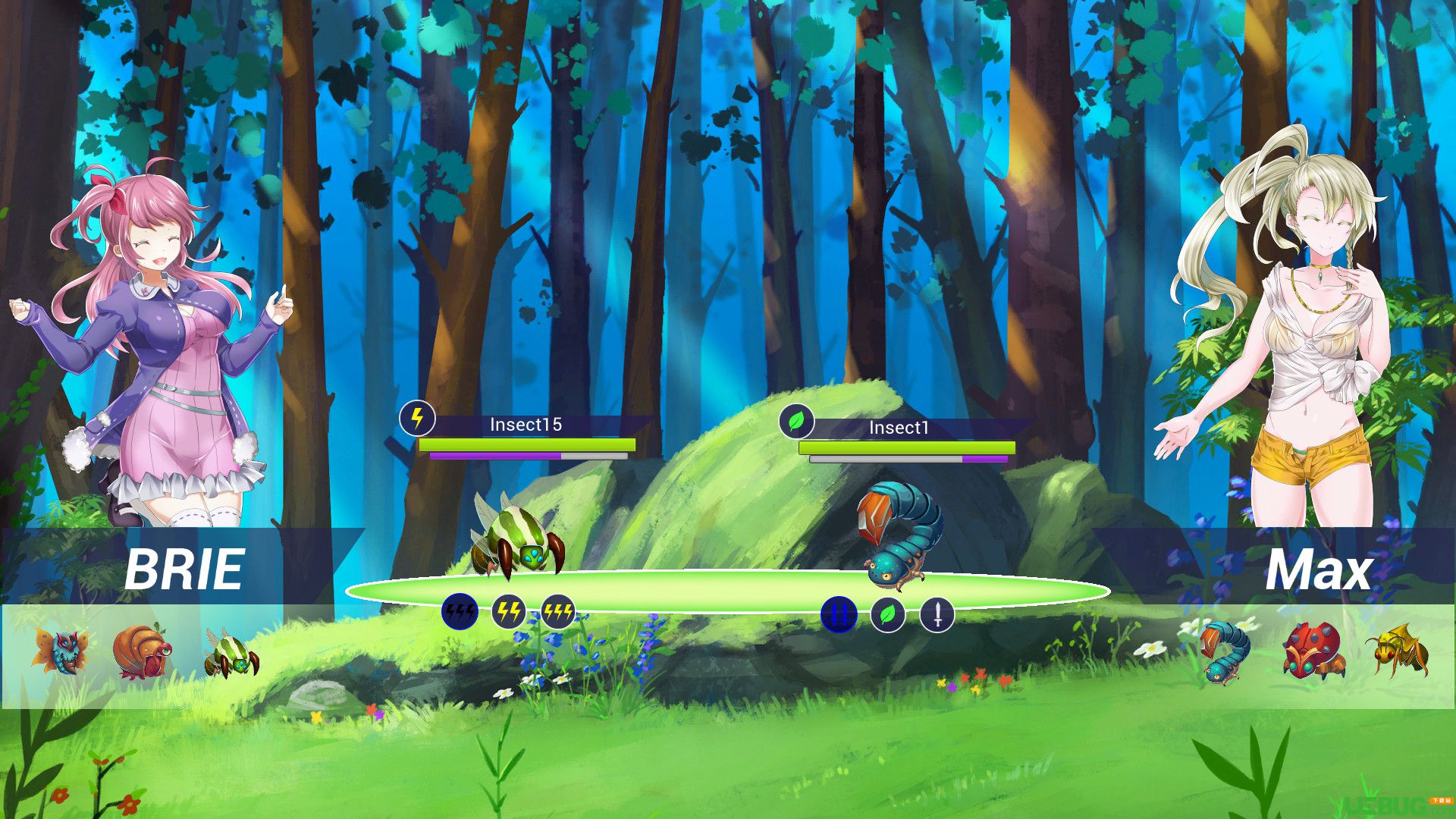Viewport: 1456px width, 819px height.
Task: Activate the single sword attack ability
Action: point(937,614)
